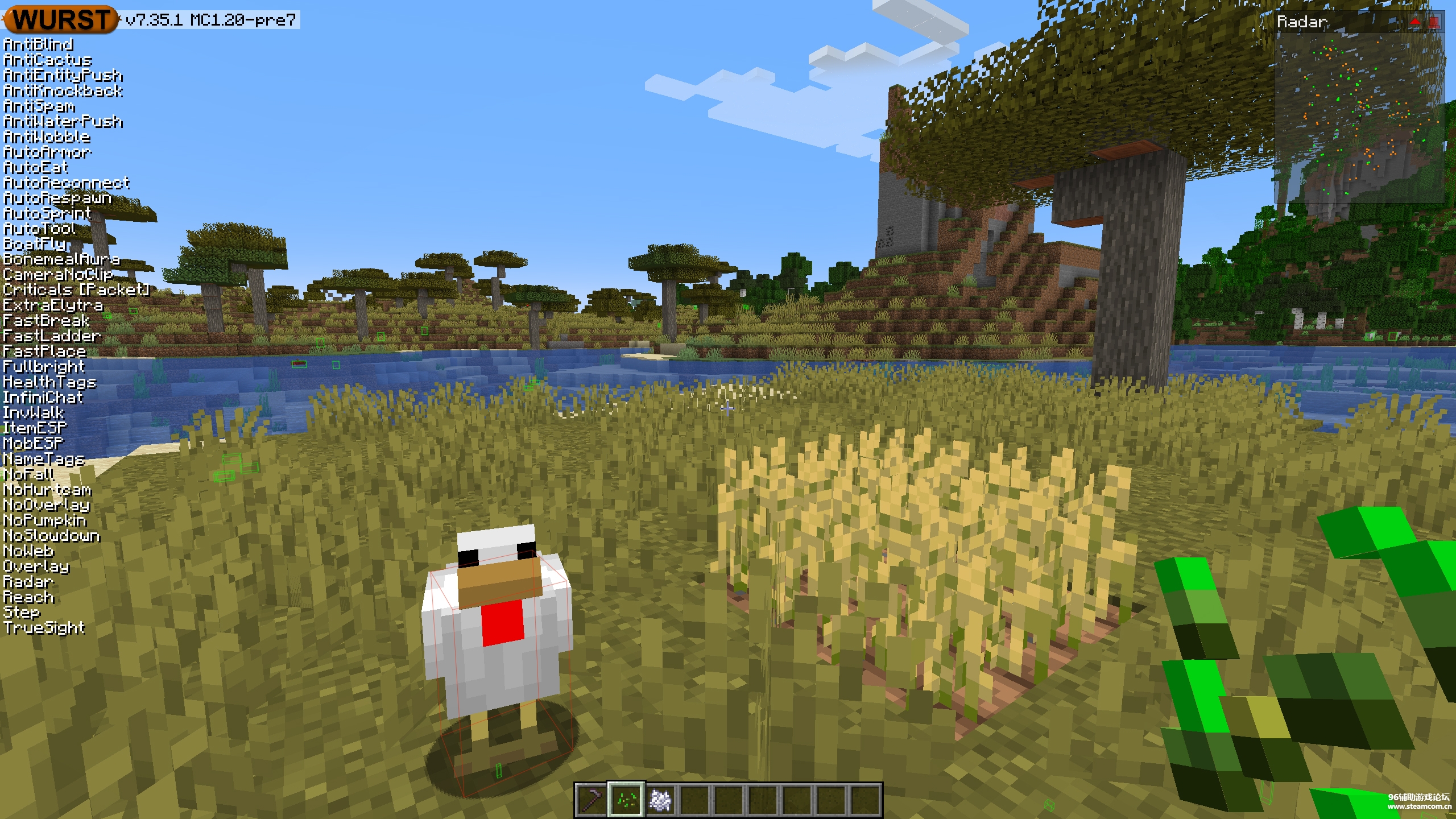The image size is (1456, 819).
Task: Select the hoe hotbar slot
Action: [591, 800]
